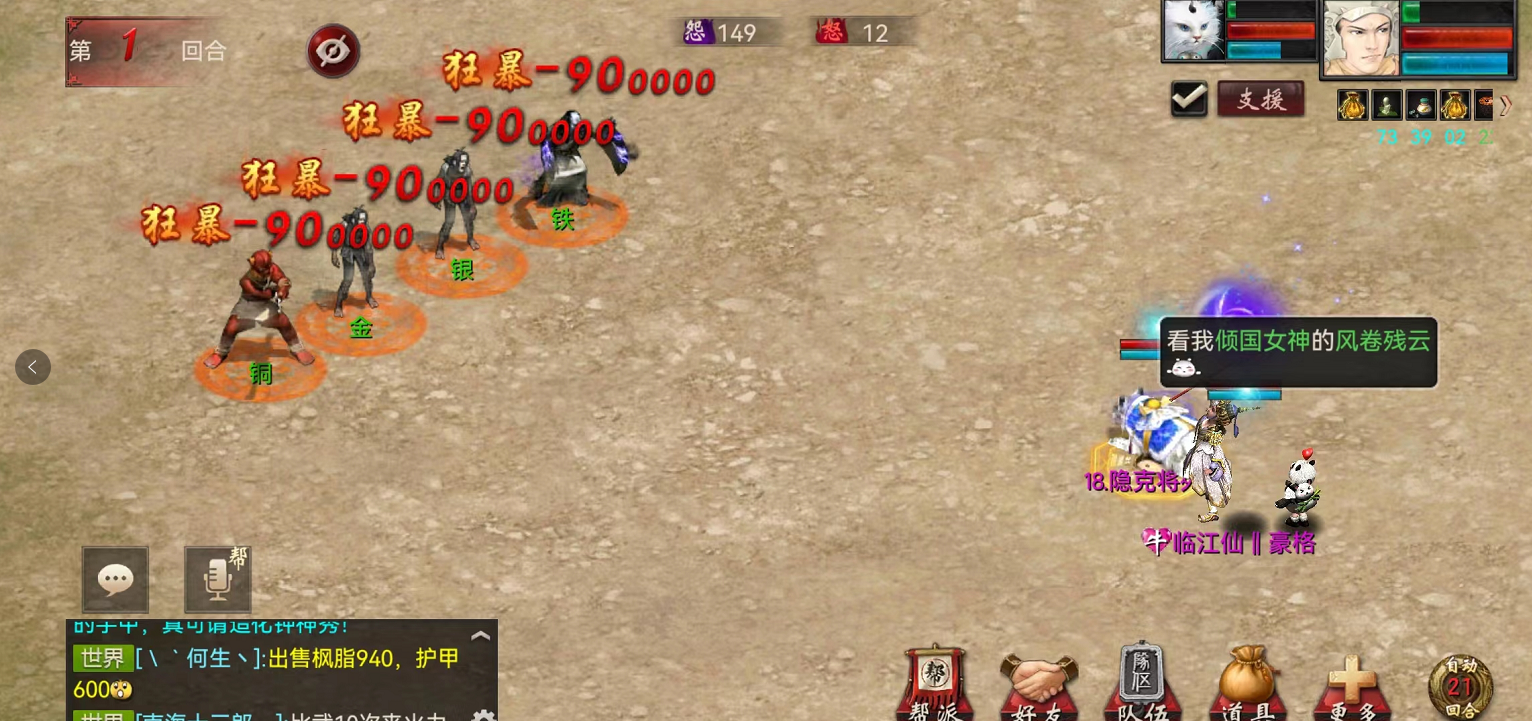Open the 帮派 guild menu
The width and height of the screenshot is (1532, 721).
(935, 685)
